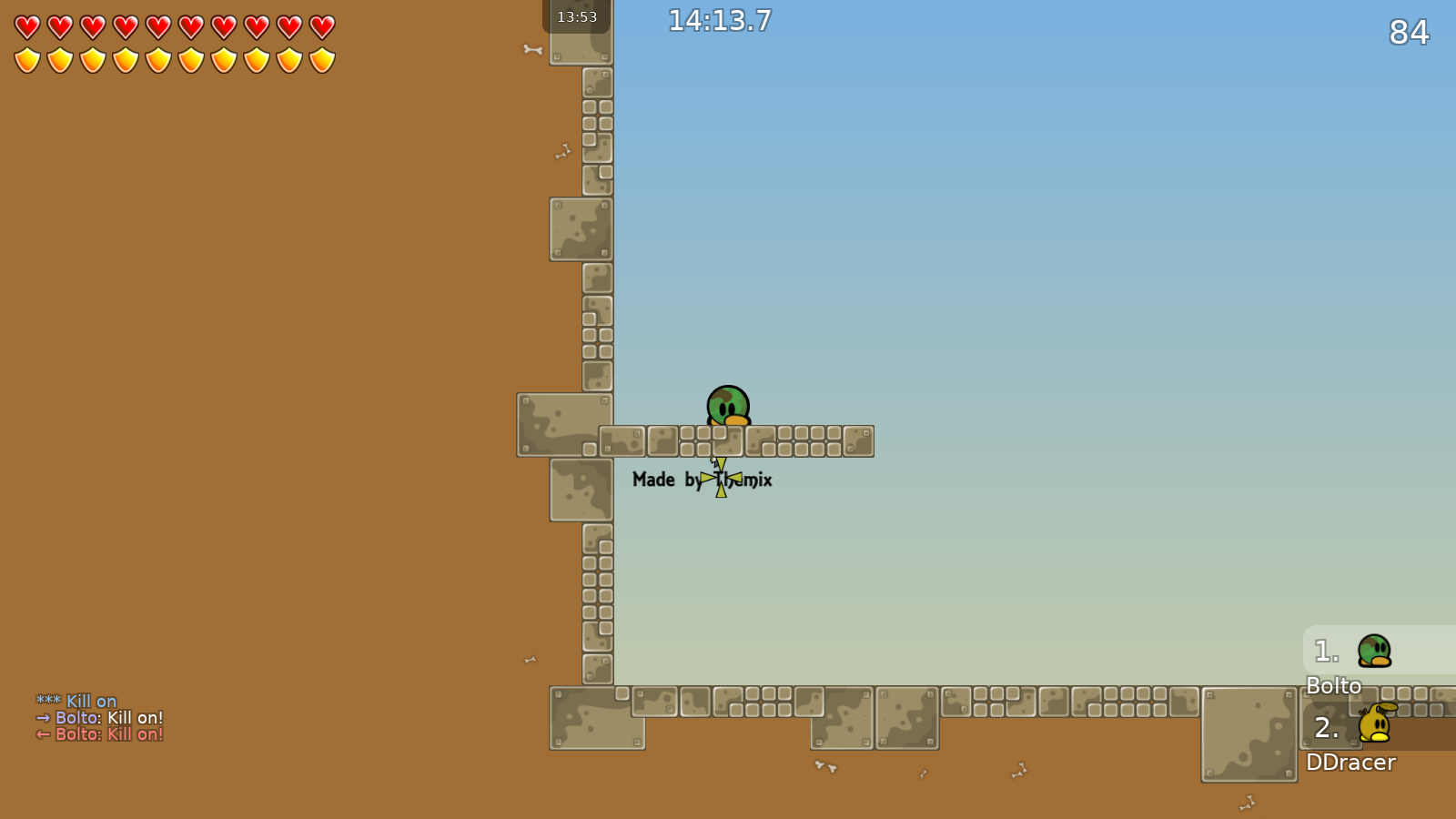Click the rank '2.' entry next to DDracer
This screenshot has height=819, width=1456.
point(1327,728)
